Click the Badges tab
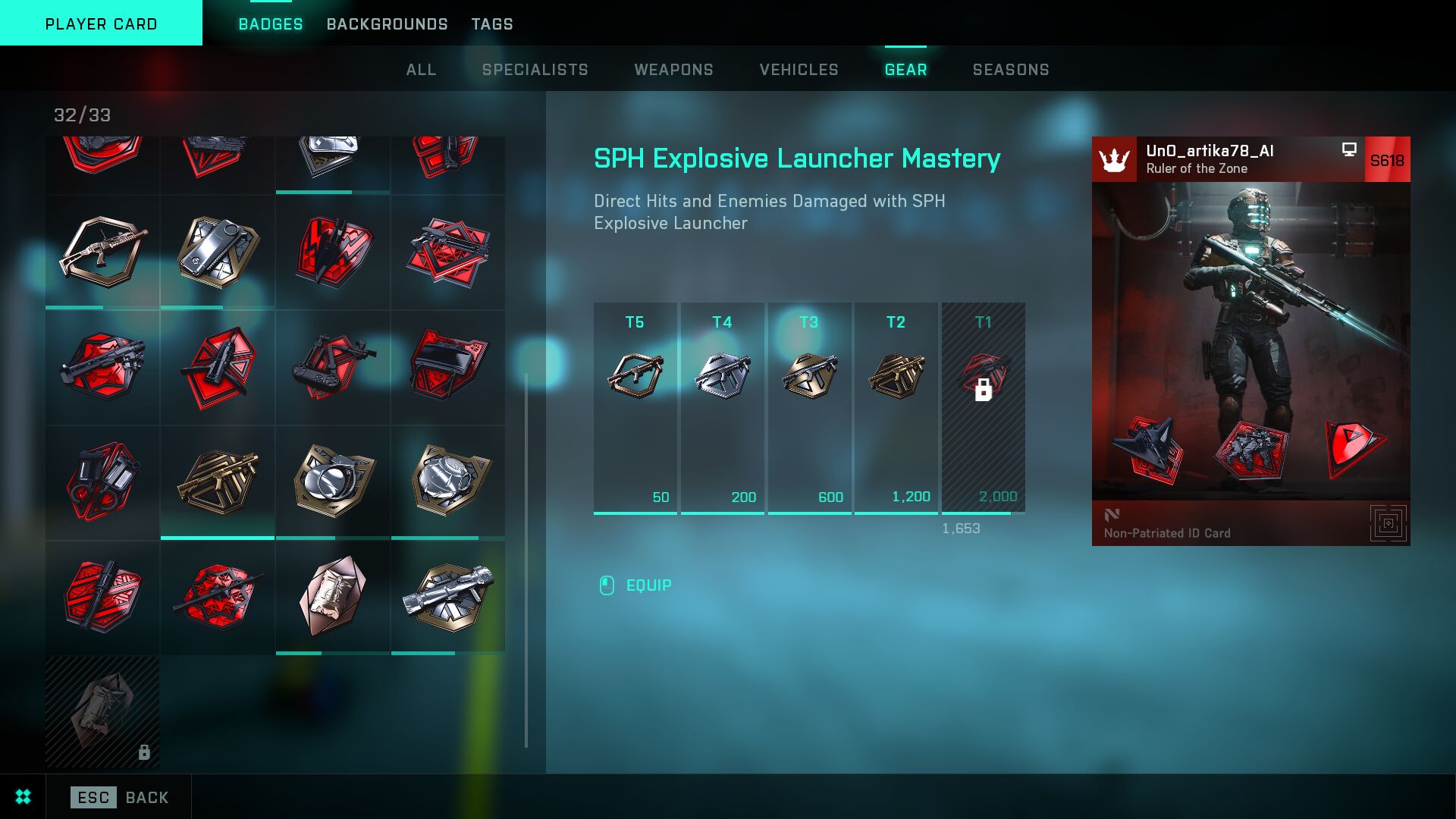Viewport: 1456px width, 819px height. point(270,24)
